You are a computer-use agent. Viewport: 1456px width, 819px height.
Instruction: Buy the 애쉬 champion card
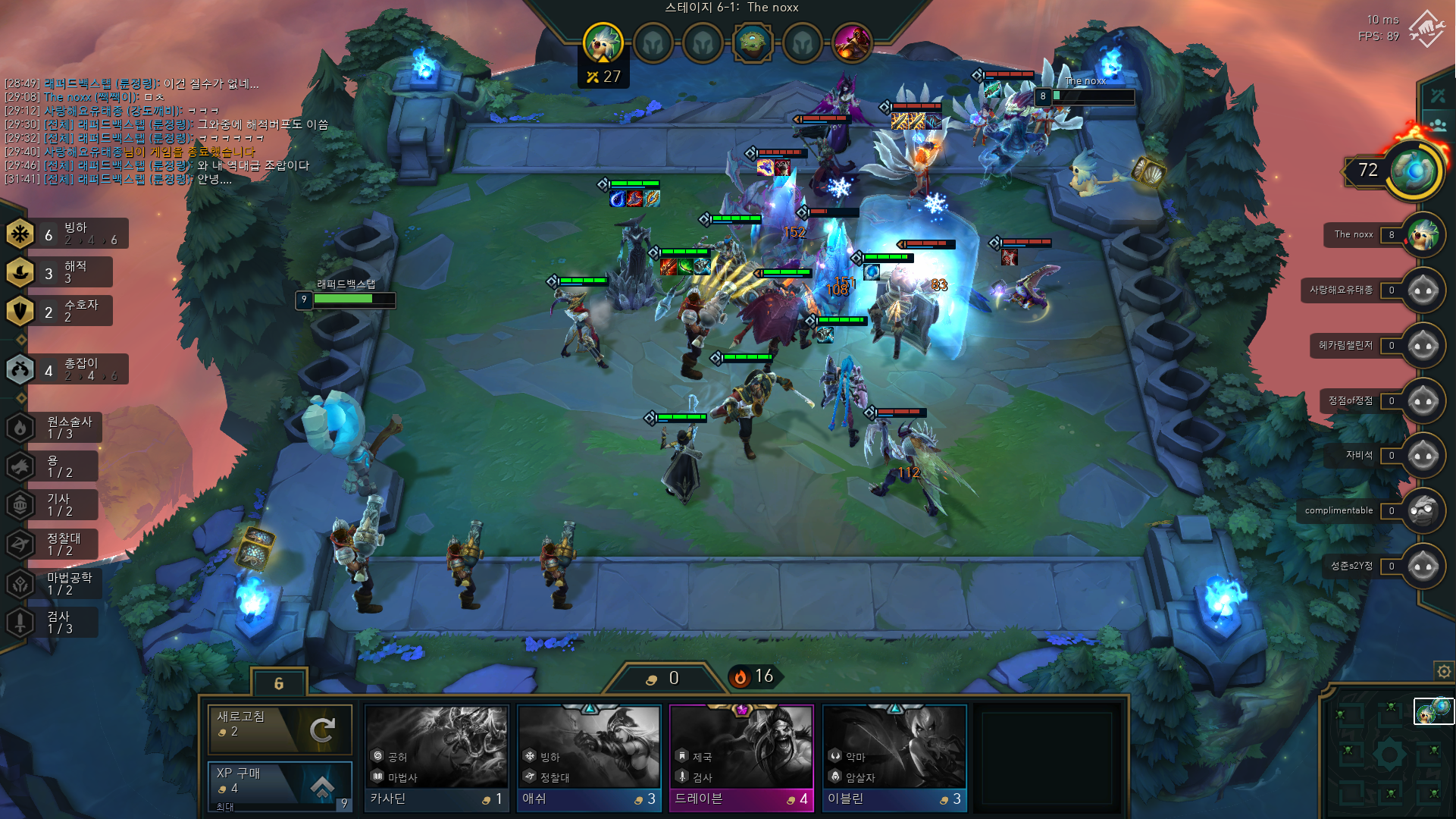coord(589,758)
